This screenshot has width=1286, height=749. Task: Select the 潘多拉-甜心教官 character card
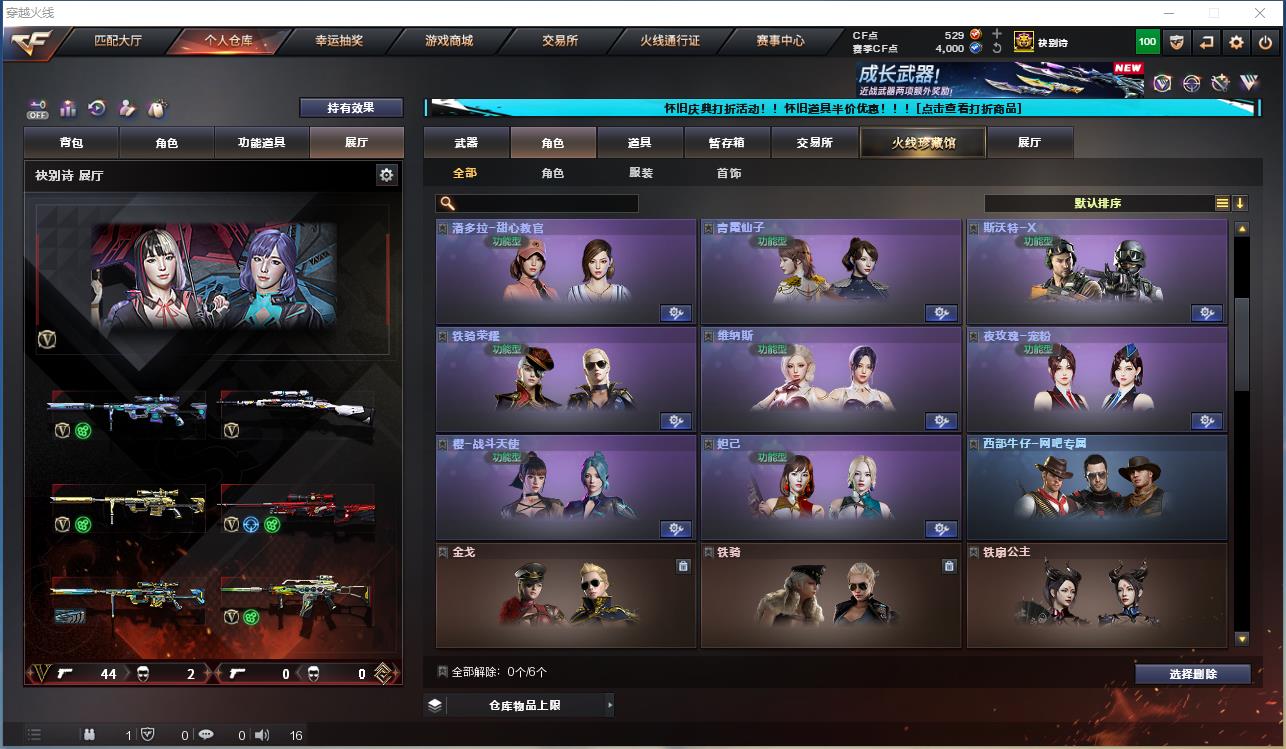[x=566, y=270]
